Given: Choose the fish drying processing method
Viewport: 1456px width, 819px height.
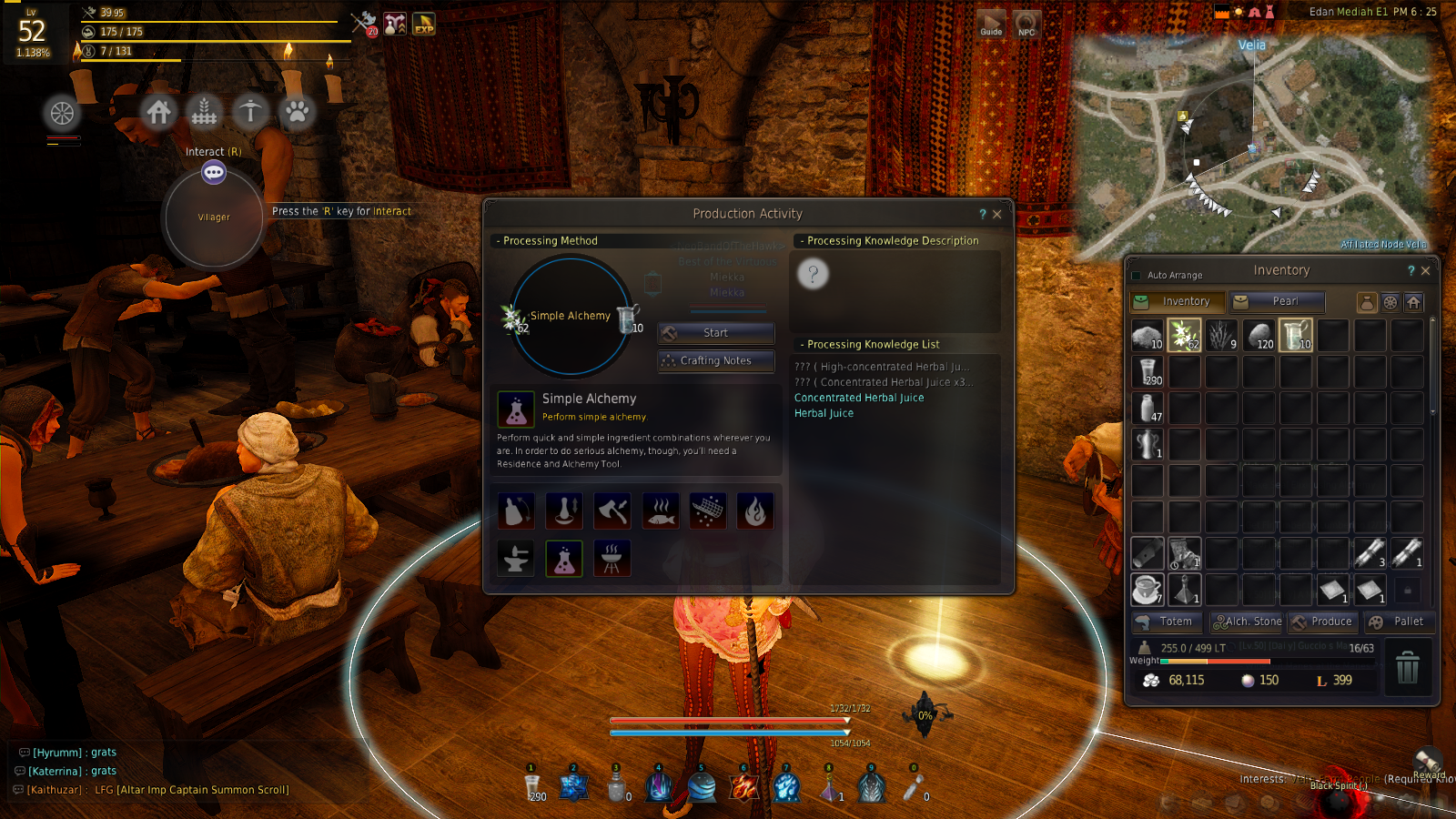Looking at the screenshot, I should [661, 511].
